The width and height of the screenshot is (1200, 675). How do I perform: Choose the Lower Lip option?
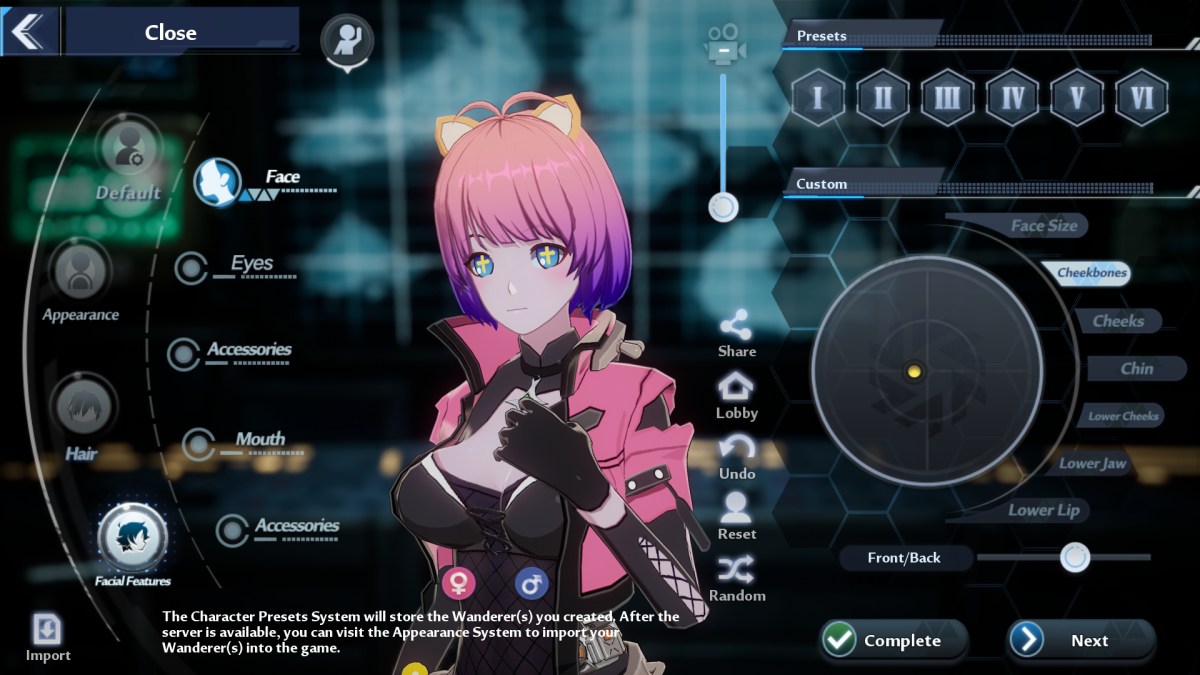(1043, 510)
